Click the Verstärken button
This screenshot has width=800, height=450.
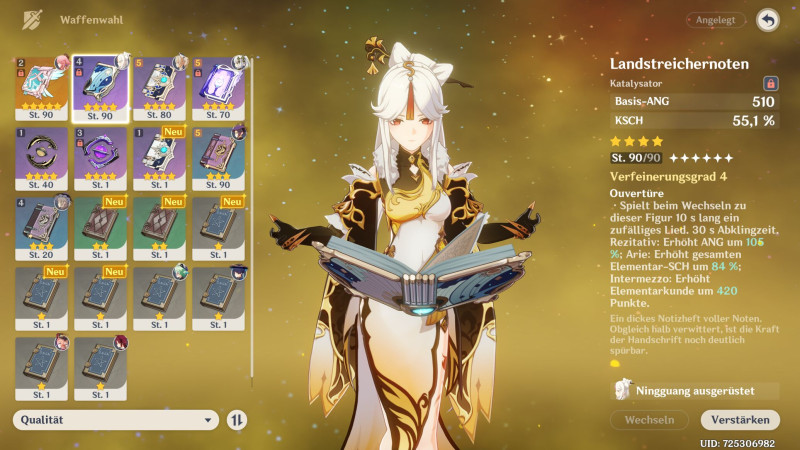pyautogui.click(x=740, y=420)
